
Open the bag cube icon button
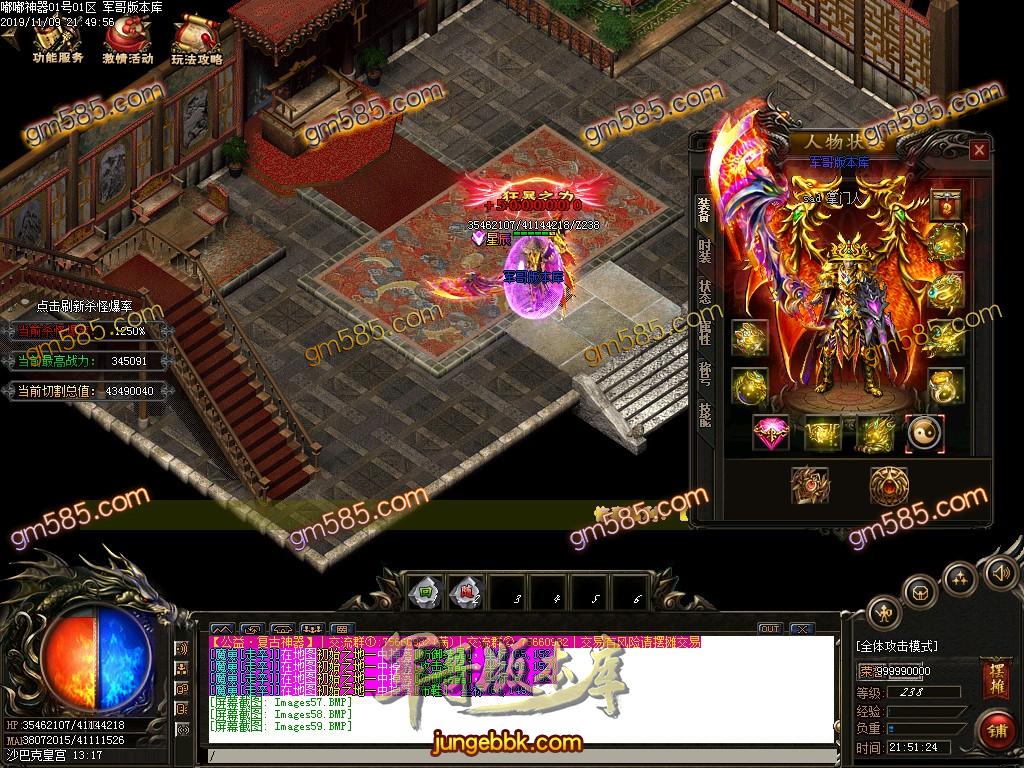tap(922, 592)
